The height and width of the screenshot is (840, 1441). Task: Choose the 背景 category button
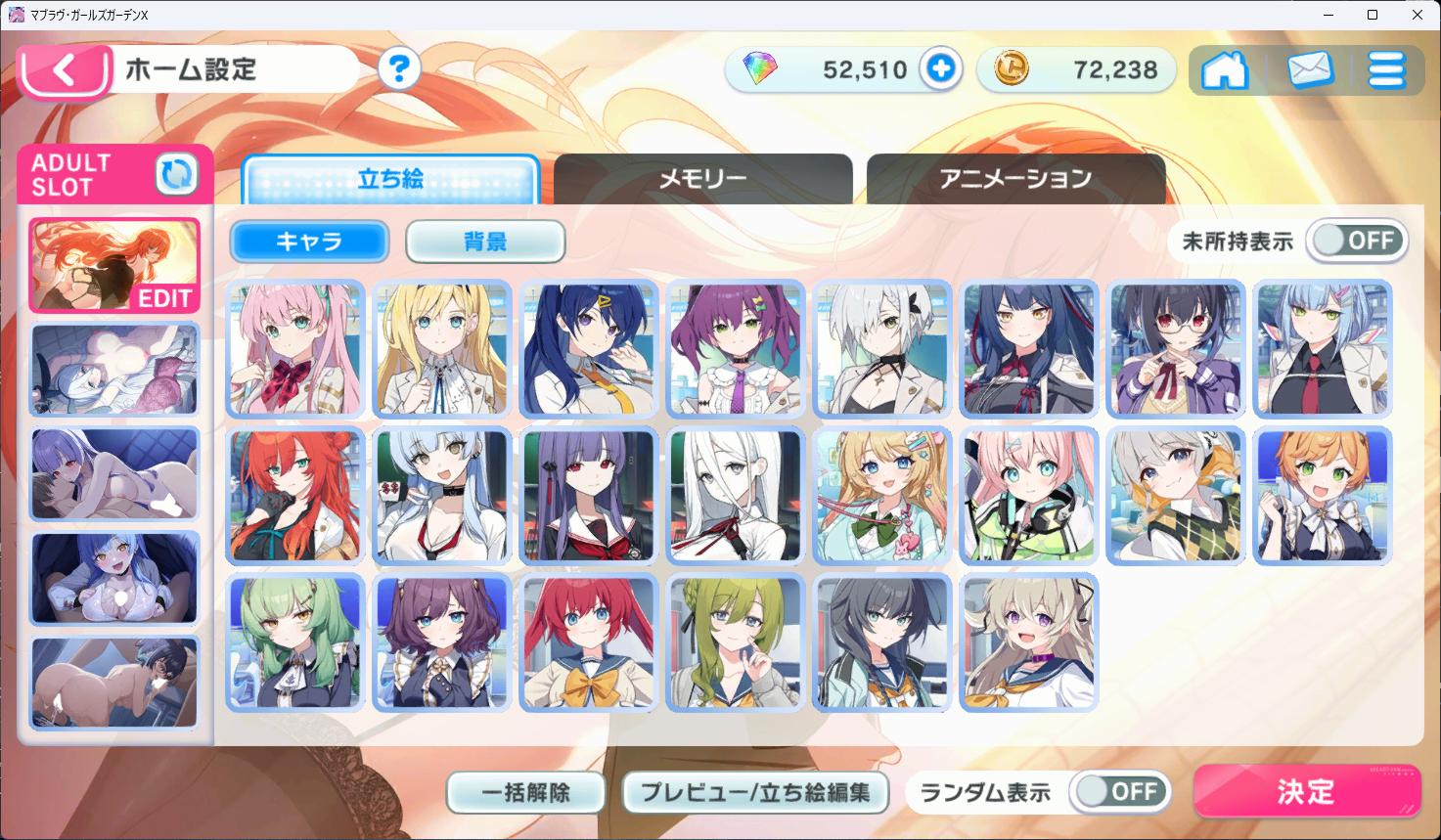click(x=485, y=242)
